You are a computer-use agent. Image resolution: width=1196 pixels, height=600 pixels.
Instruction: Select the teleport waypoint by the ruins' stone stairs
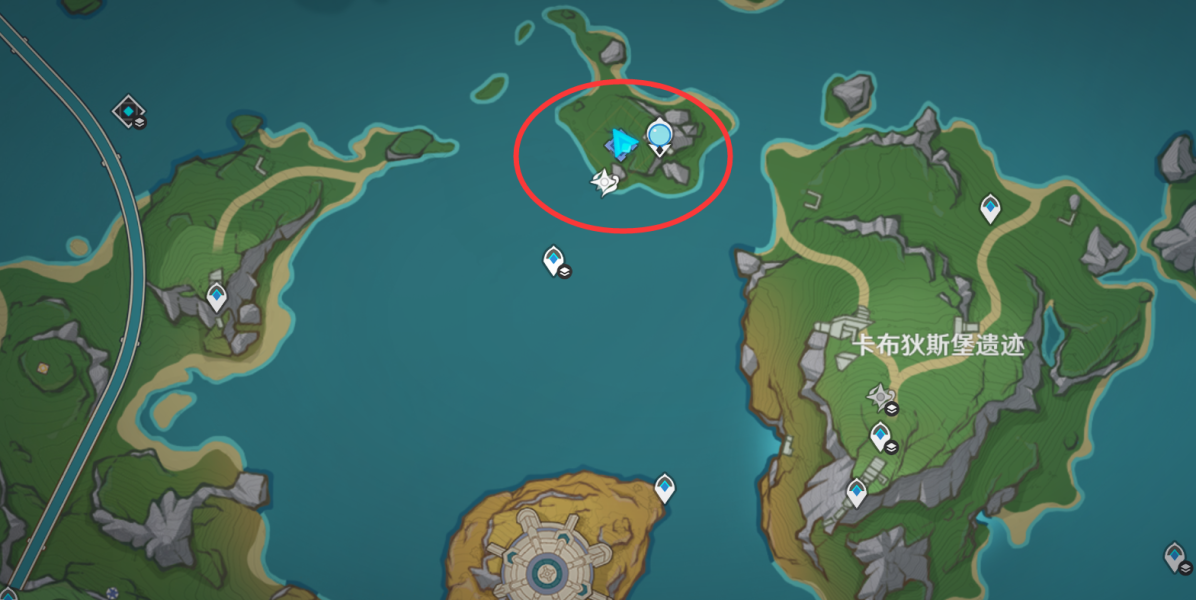[856, 492]
